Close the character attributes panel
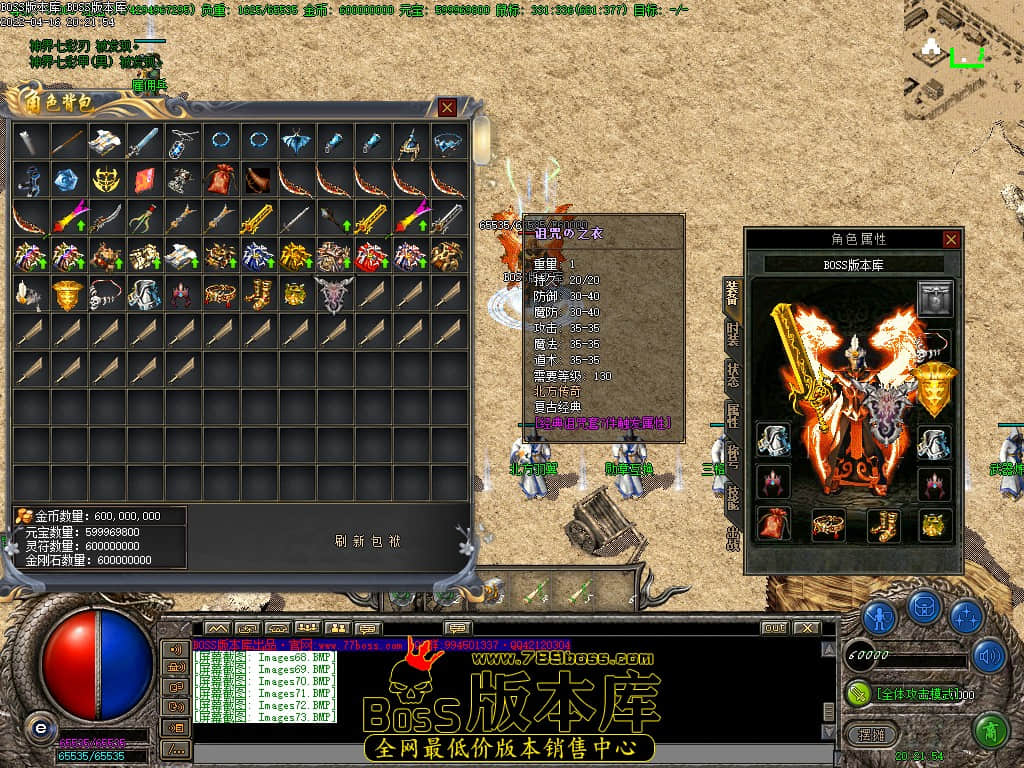This screenshot has width=1024, height=768. click(x=951, y=239)
